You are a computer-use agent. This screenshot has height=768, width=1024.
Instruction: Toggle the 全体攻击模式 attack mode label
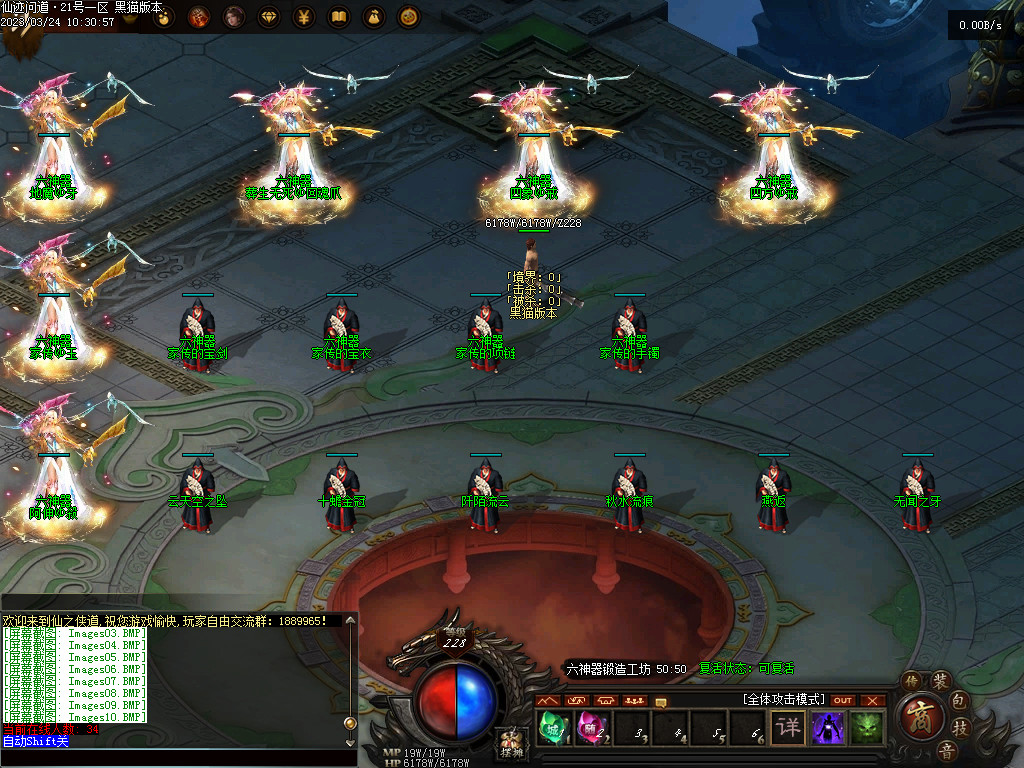click(782, 699)
